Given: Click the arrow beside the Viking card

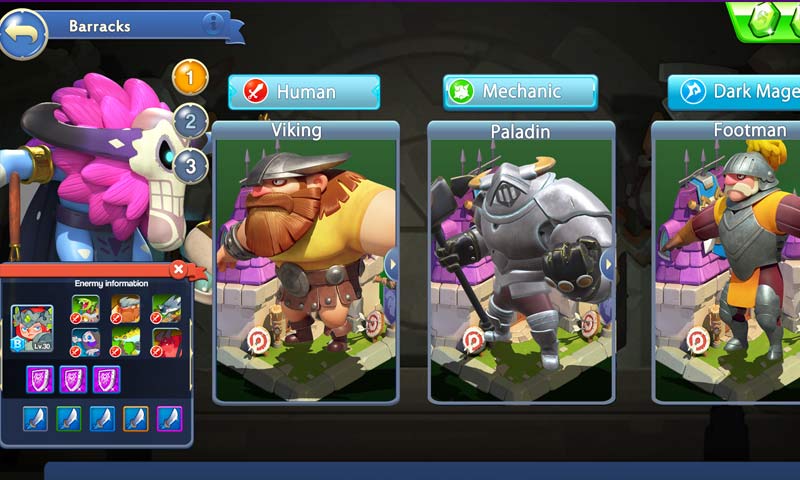Looking at the screenshot, I should click(x=392, y=265).
